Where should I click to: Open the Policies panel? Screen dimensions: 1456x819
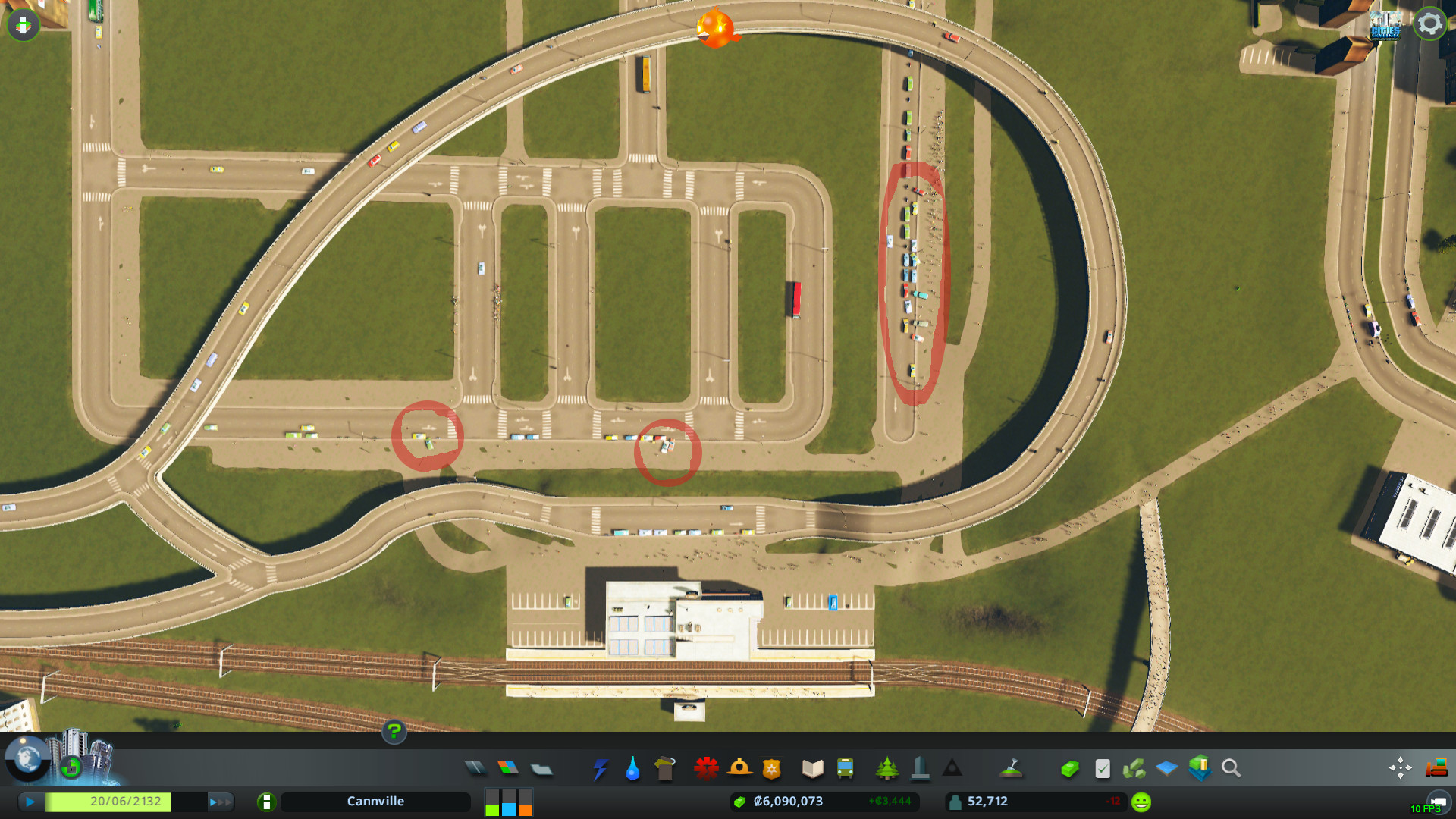(1102, 767)
